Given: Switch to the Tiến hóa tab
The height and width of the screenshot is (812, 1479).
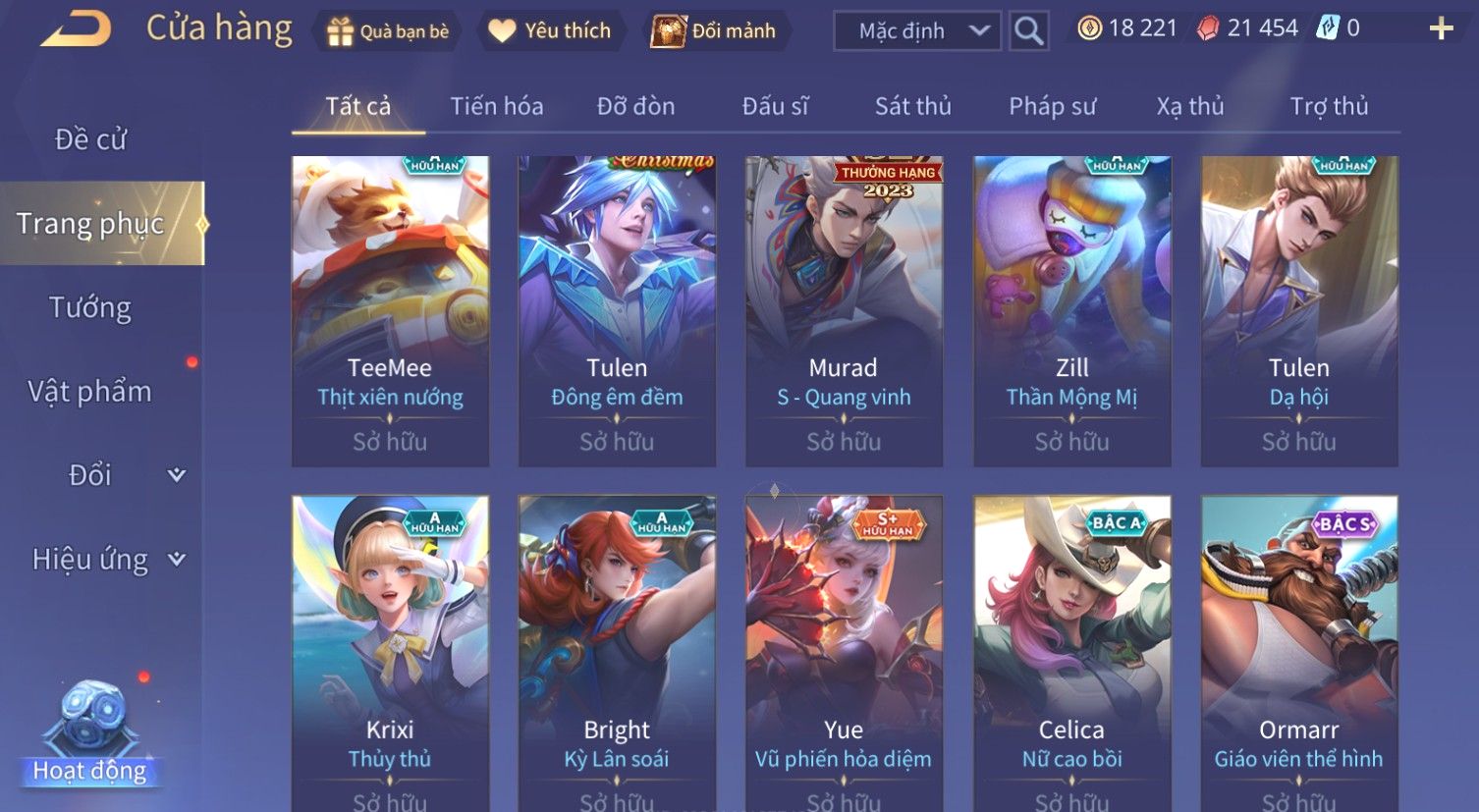Looking at the screenshot, I should tap(496, 106).
